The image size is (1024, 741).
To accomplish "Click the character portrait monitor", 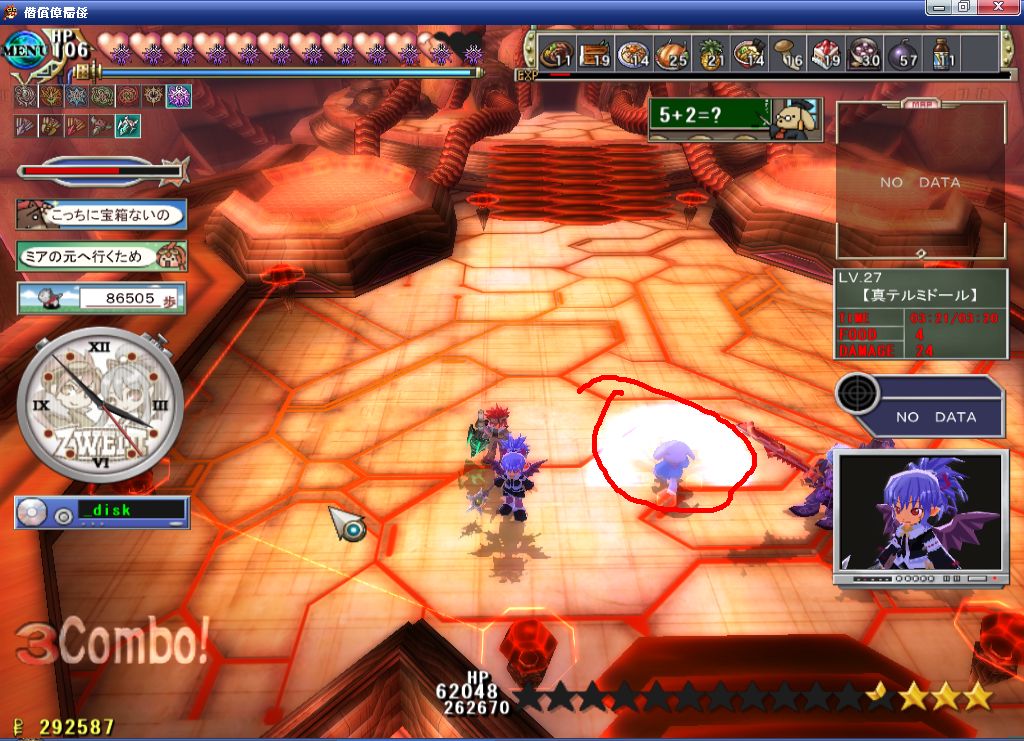I will point(920,517).
